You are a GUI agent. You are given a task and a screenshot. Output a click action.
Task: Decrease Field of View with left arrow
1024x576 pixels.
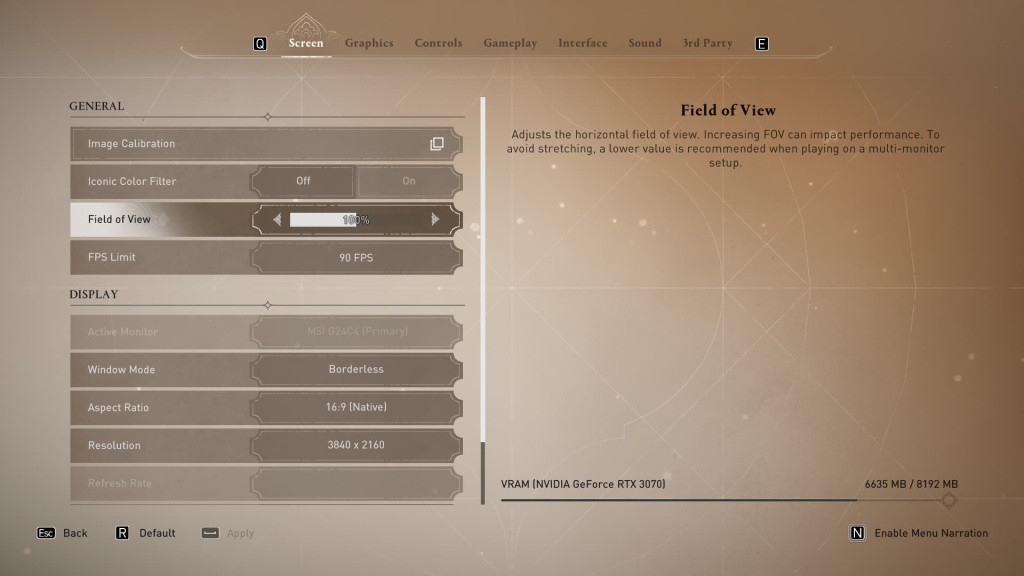pos(277,219)
